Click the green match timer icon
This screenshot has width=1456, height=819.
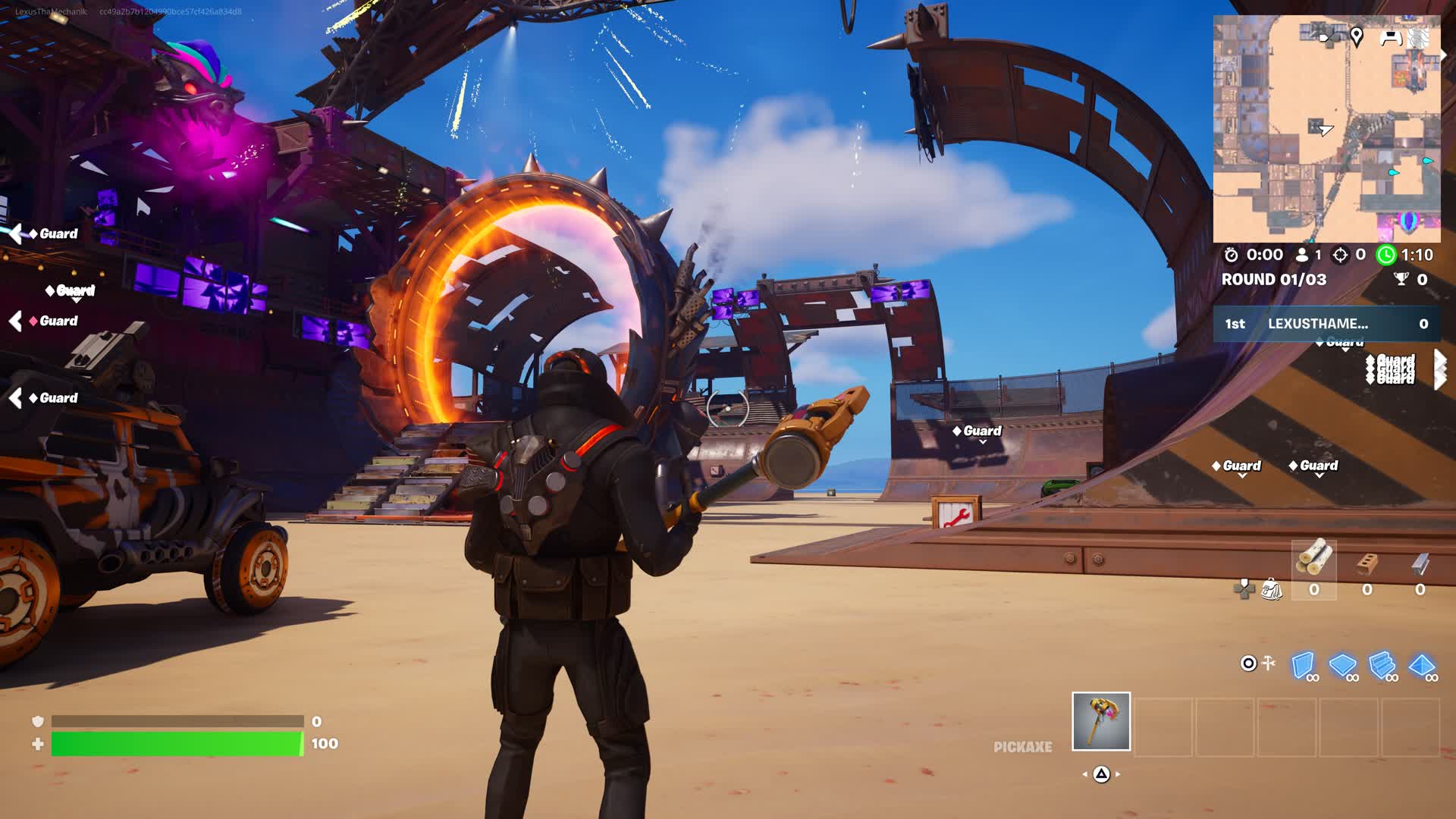pos(1386,255)
